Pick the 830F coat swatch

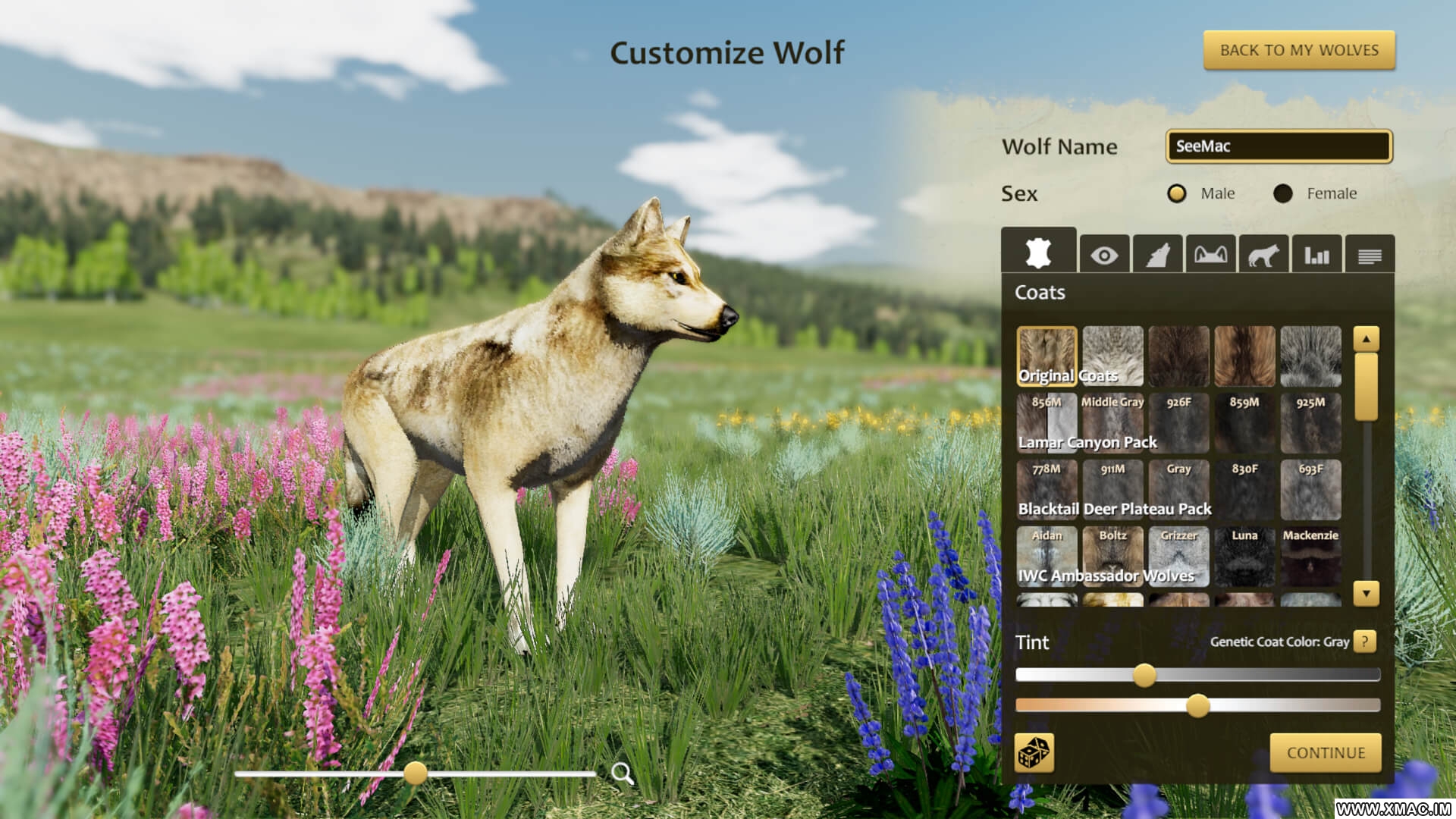point(1244,488)
